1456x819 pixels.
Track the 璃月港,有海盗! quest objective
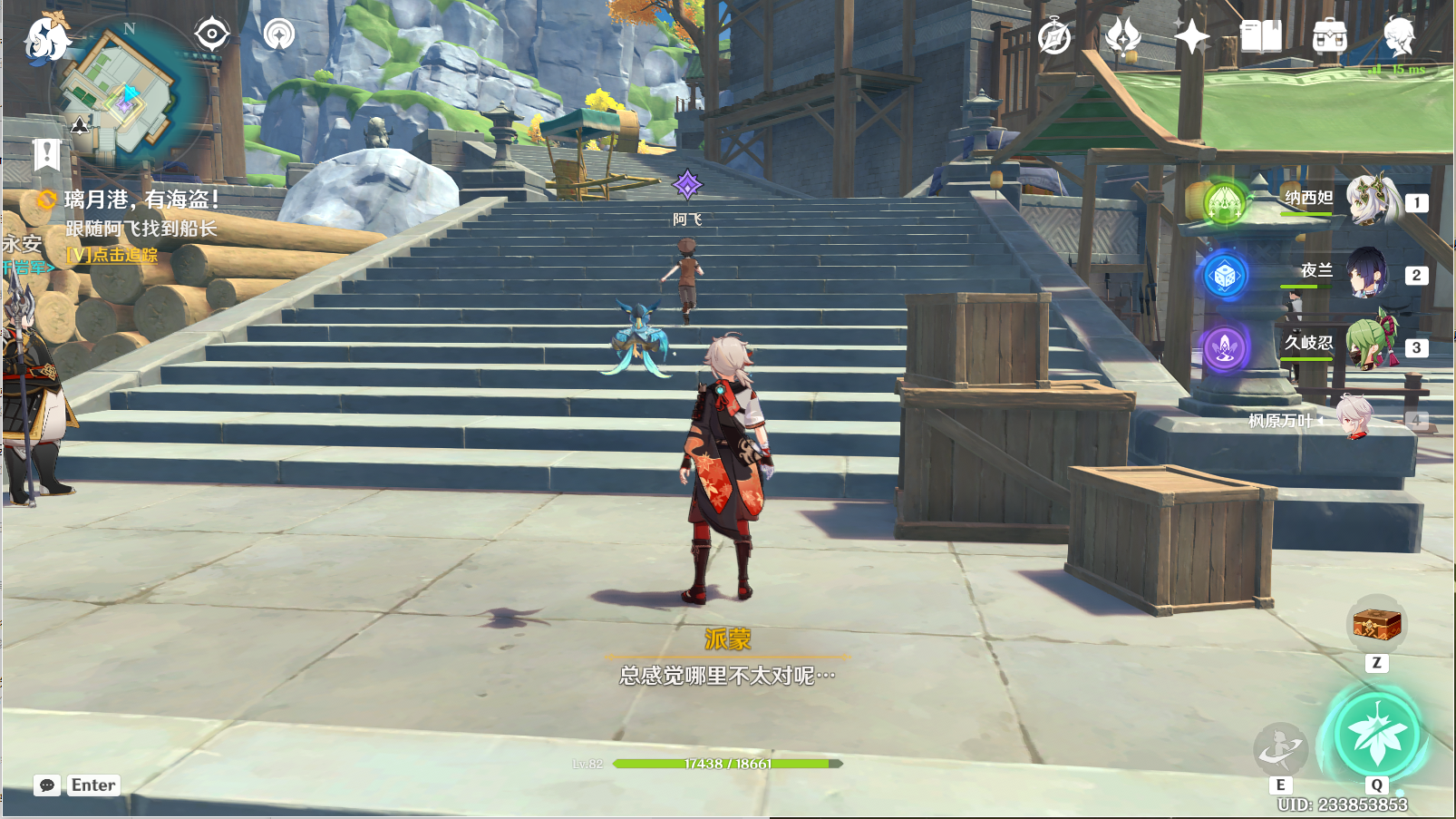pos(141,200)
